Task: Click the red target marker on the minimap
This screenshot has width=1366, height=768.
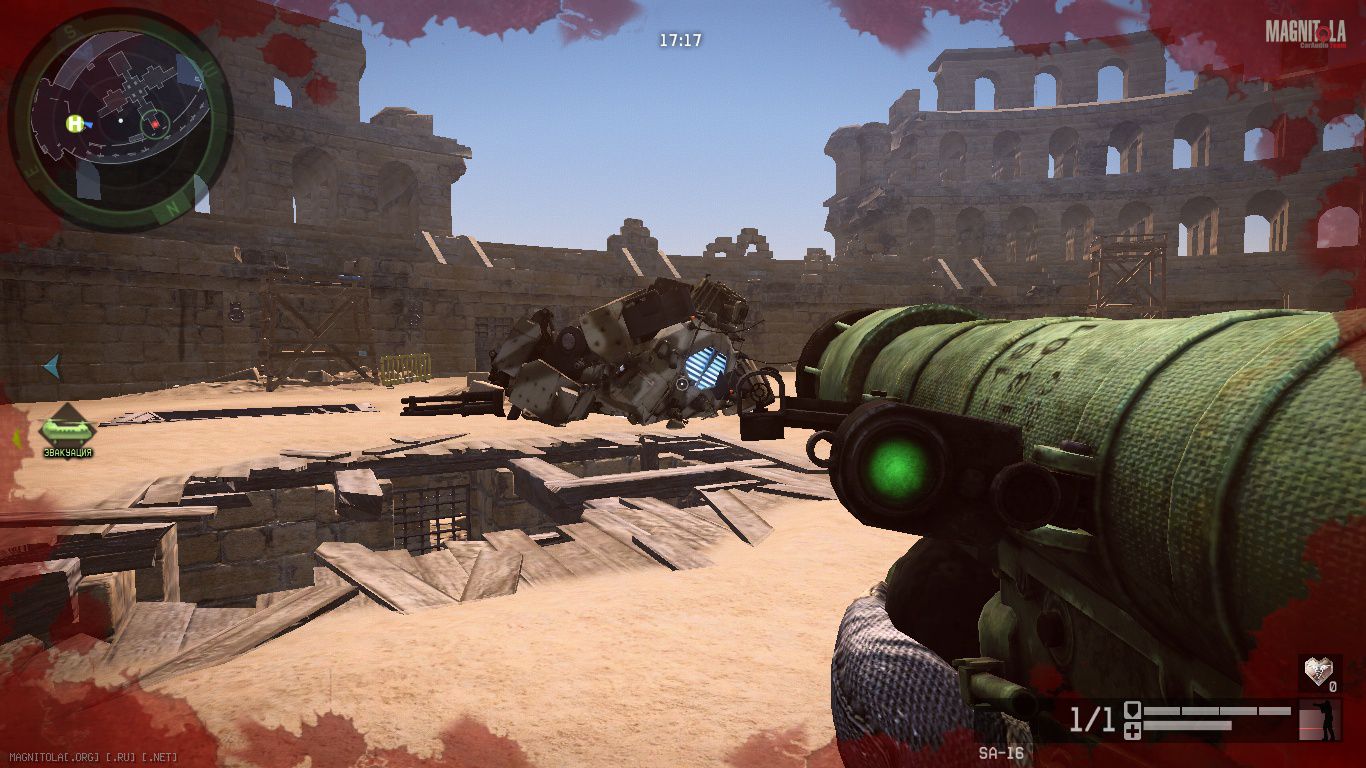Action: 154,124
